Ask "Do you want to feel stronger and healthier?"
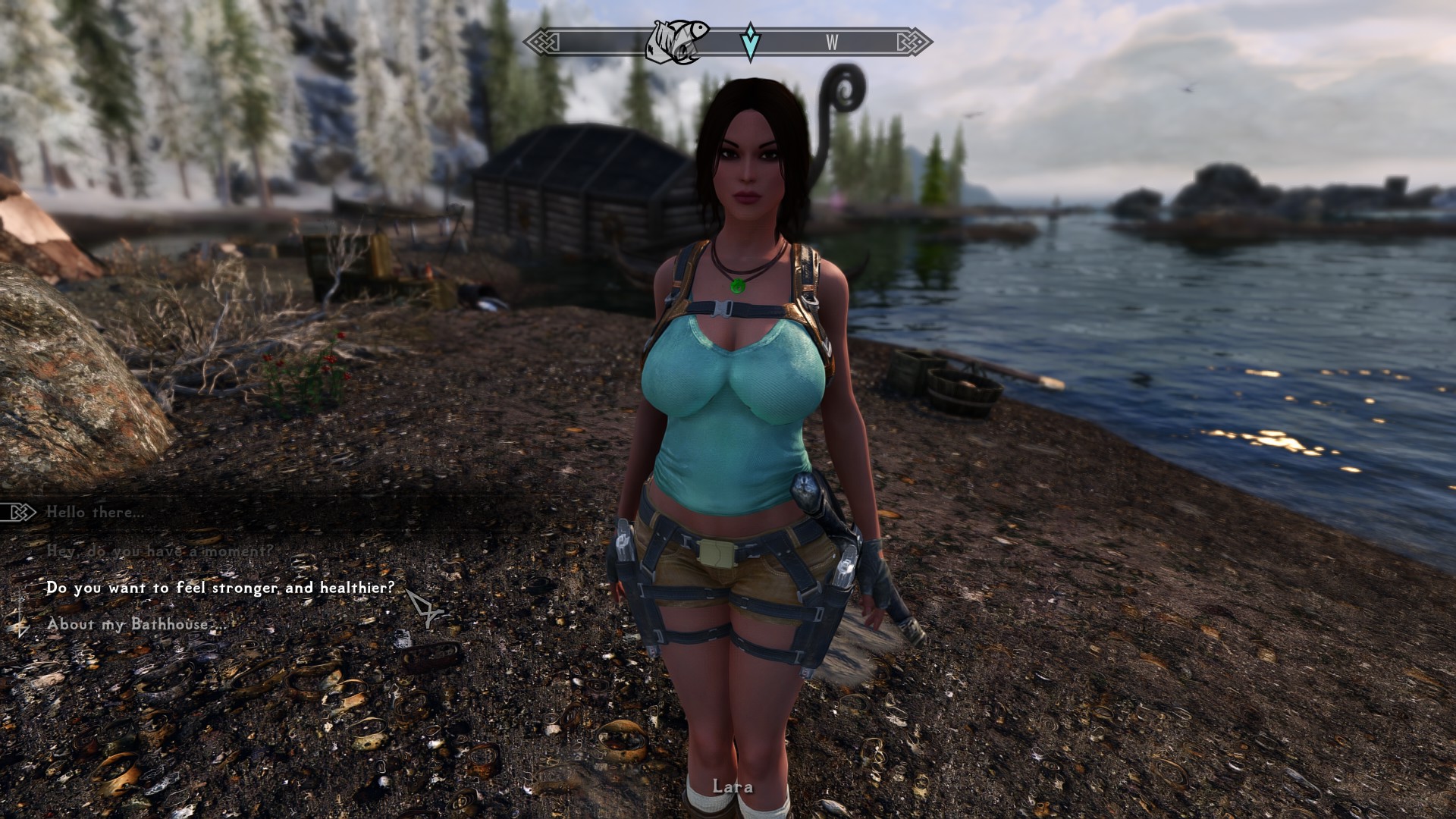This screenshot has width=1456, height=819. click(x=220, y=588)
